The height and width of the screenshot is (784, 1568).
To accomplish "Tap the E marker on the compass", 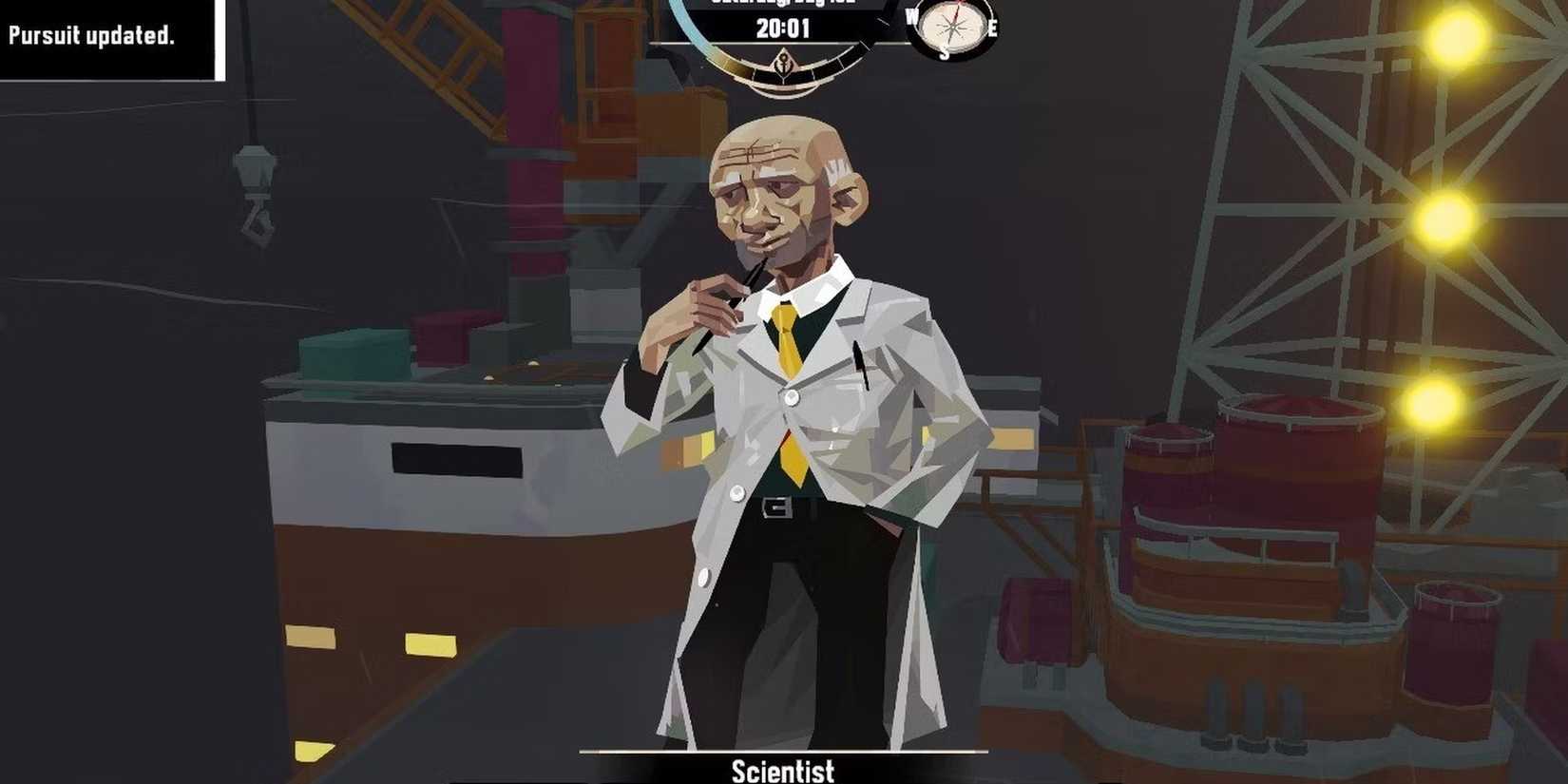I will point(994,29).
